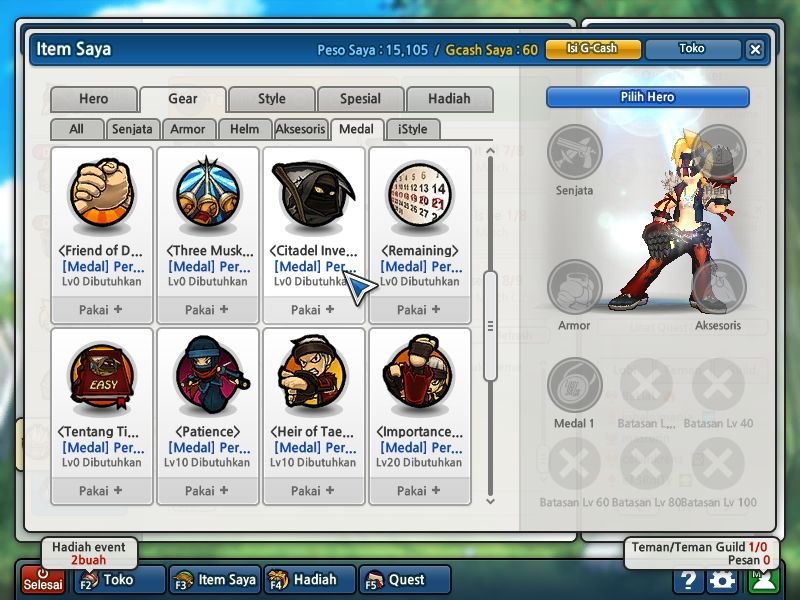Viewport: 800px width, 600px height.
Task: Equip the Three Musk... medal with Pakai
Action: (x=207, y=310)
